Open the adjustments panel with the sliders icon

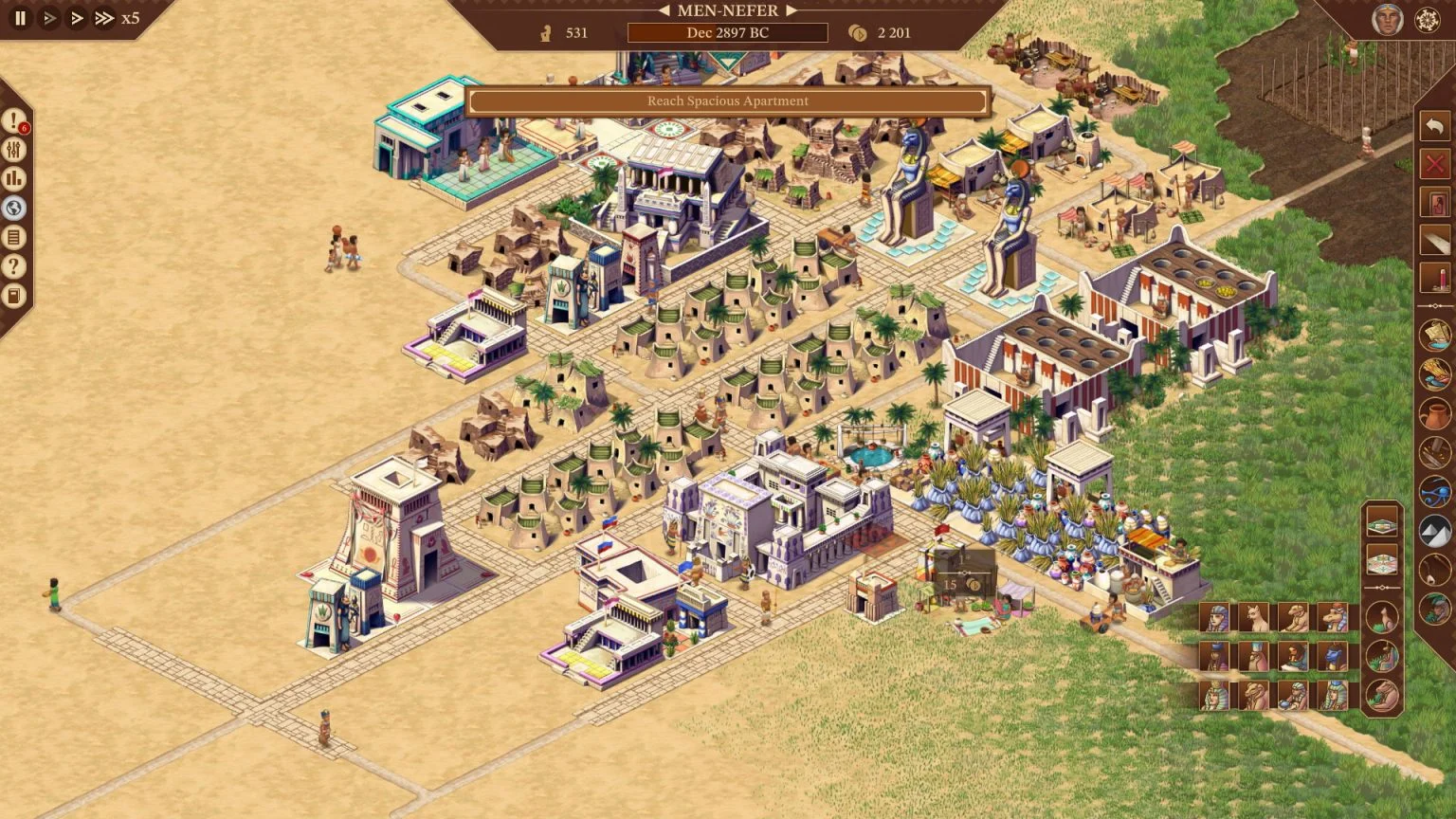tap(13, 150)
